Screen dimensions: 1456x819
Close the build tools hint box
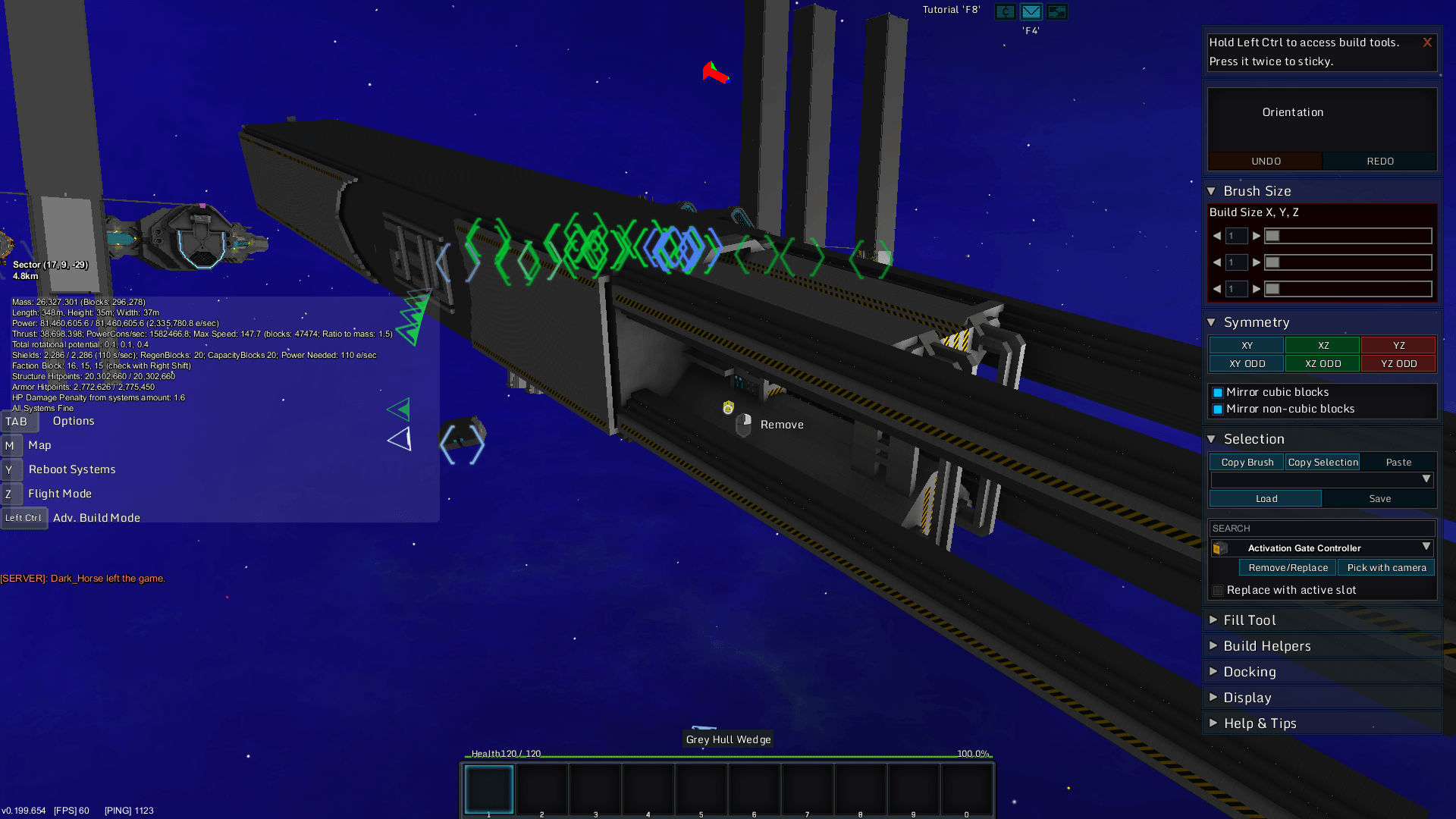1426,42
